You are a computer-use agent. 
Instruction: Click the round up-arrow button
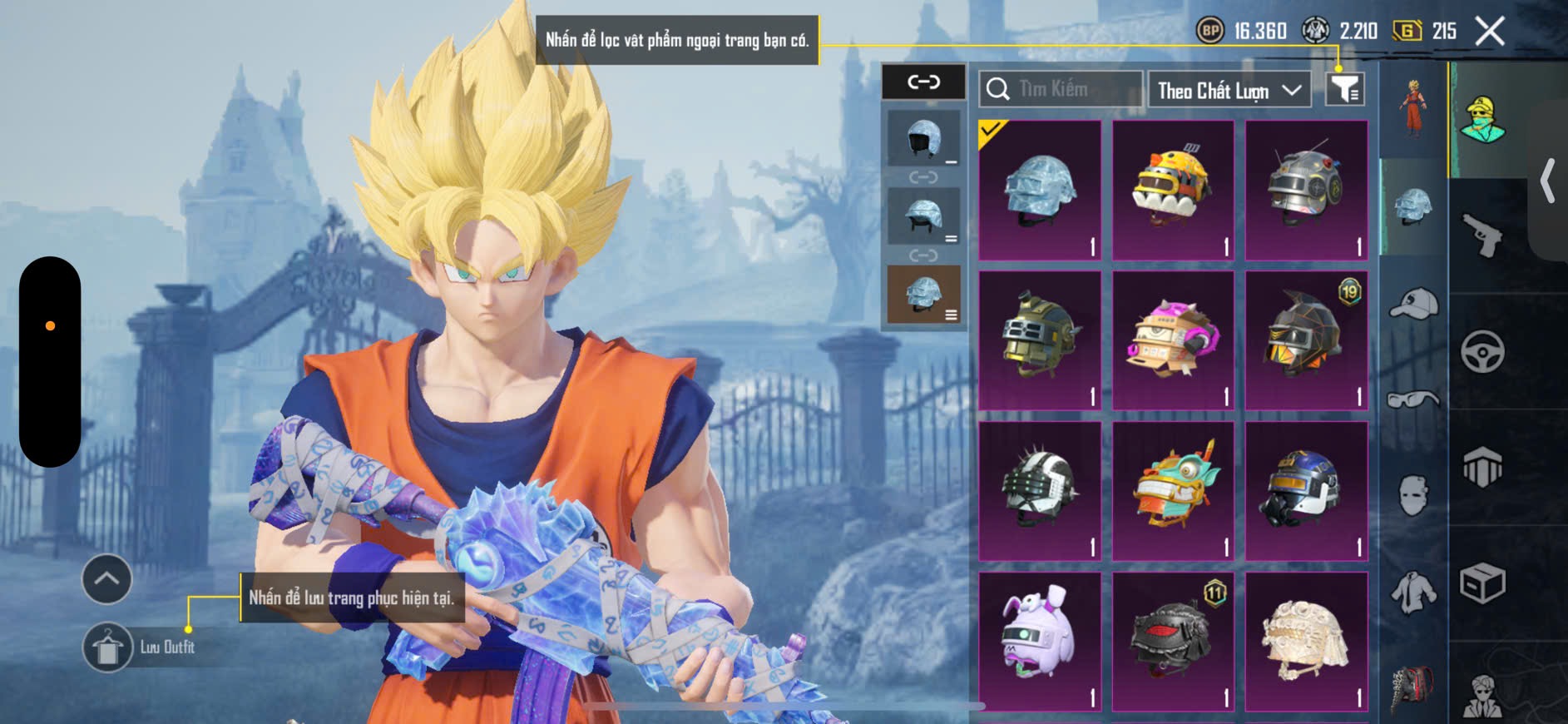click(x=106, y=578)
